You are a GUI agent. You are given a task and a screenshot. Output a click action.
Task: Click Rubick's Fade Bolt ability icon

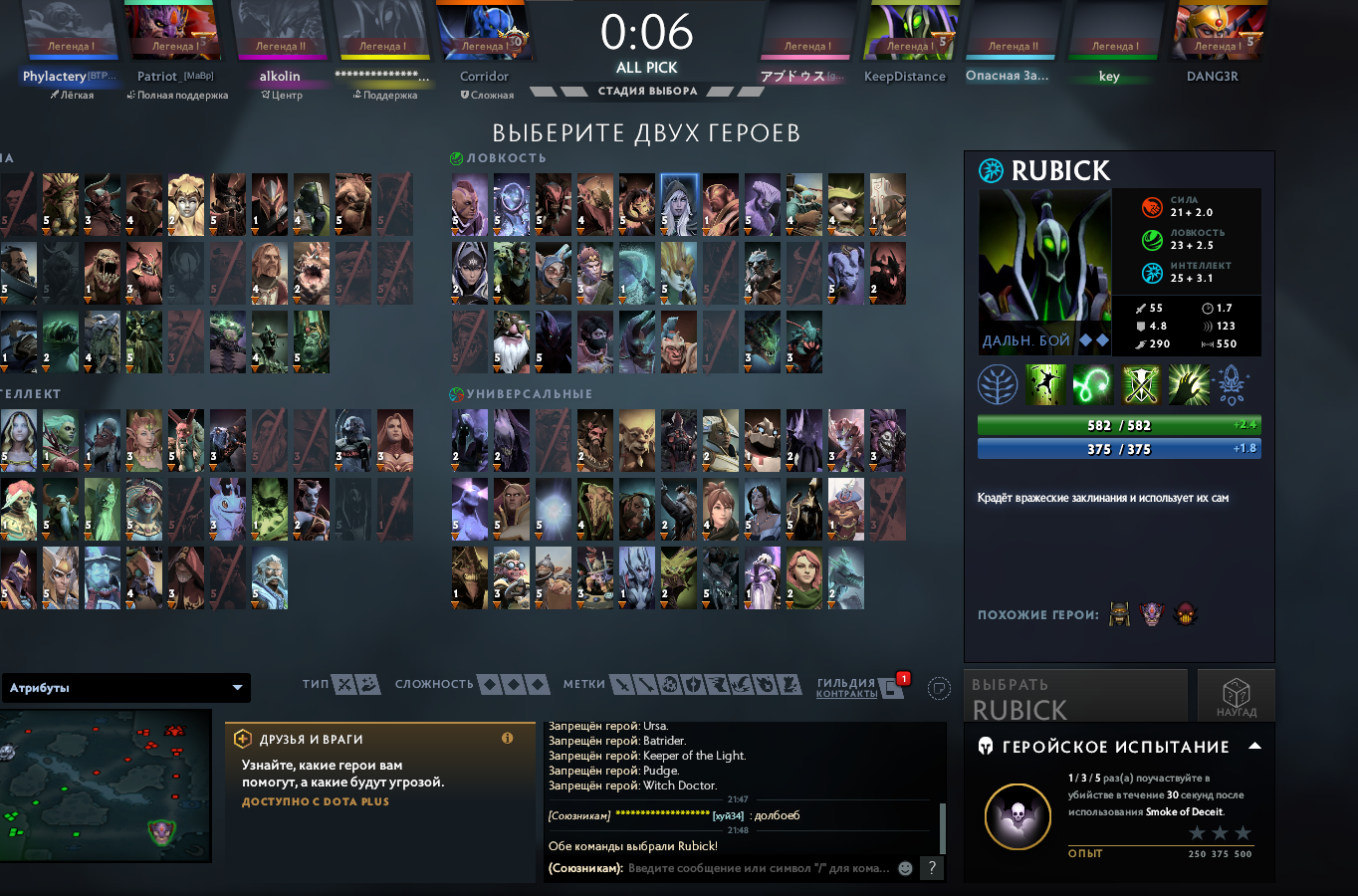1092,385
